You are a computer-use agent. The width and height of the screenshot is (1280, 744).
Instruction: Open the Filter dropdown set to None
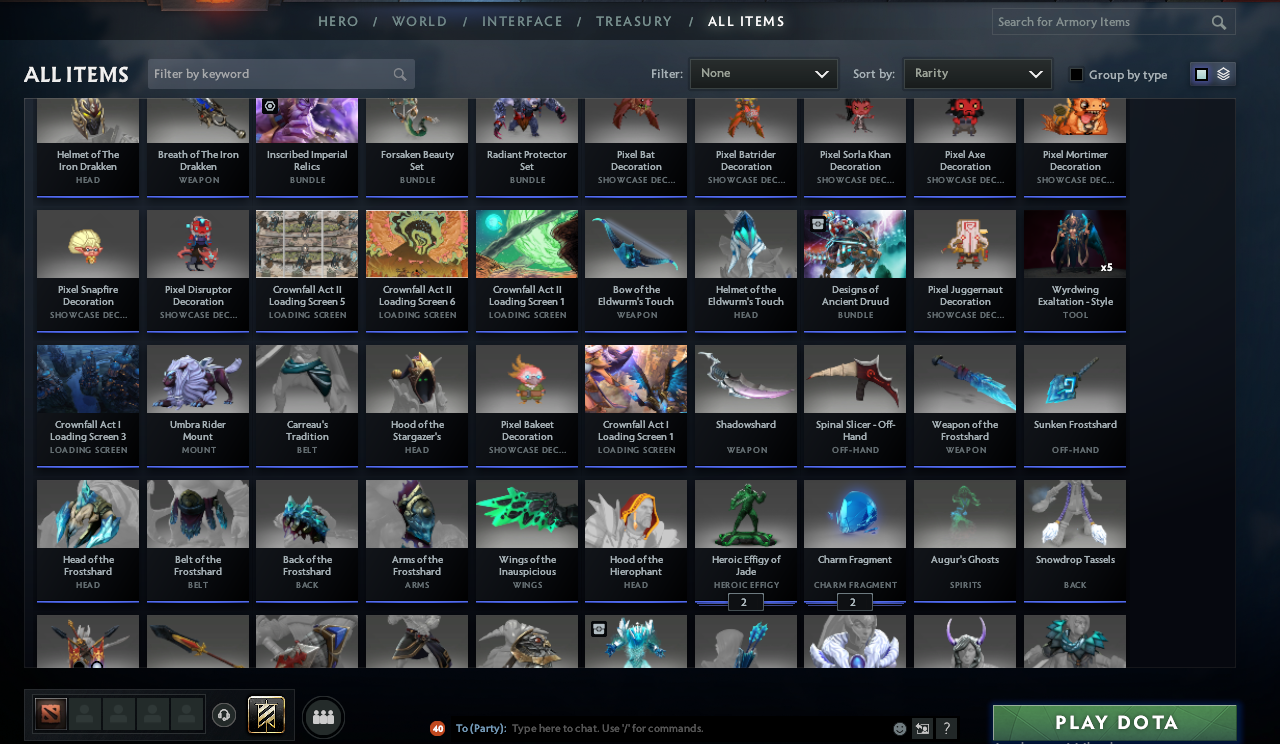coord(763,73)
